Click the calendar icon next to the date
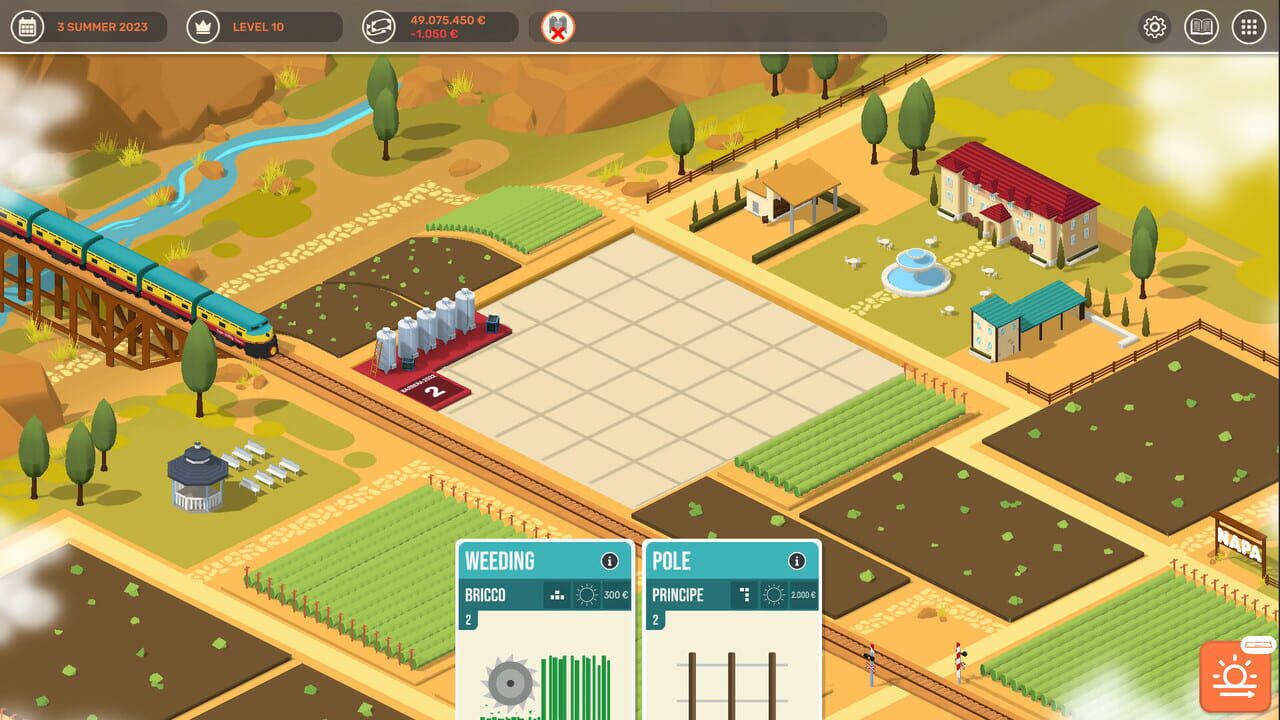 [29, 27]
